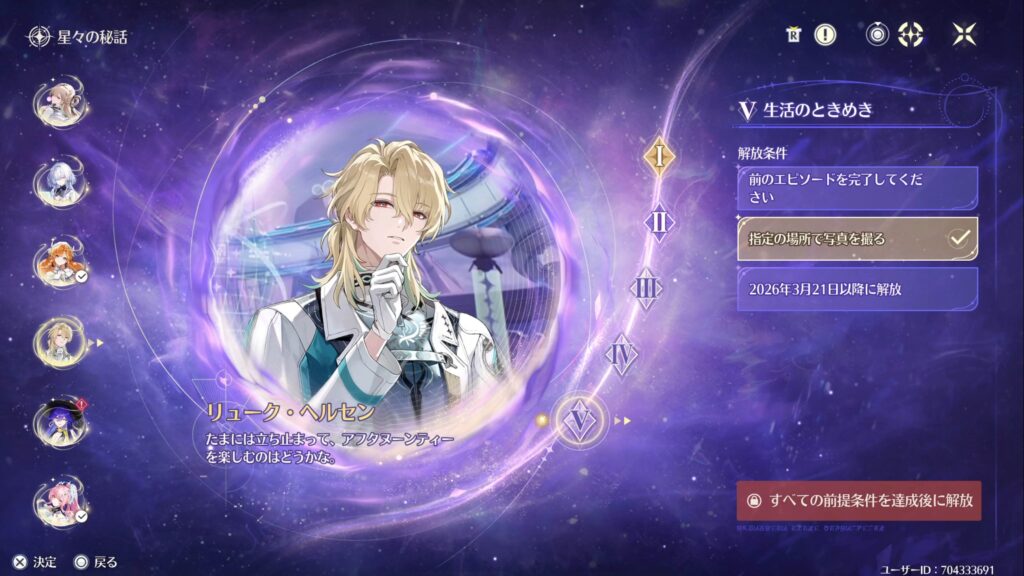
Task: Open episode IV diamond node
Action: pos(622,353)
